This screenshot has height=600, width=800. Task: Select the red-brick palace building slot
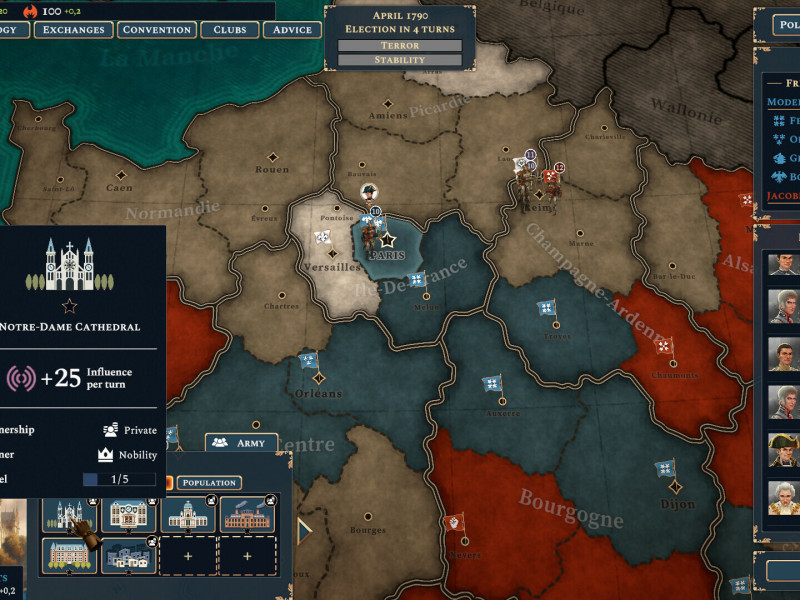tap(69, 555)
